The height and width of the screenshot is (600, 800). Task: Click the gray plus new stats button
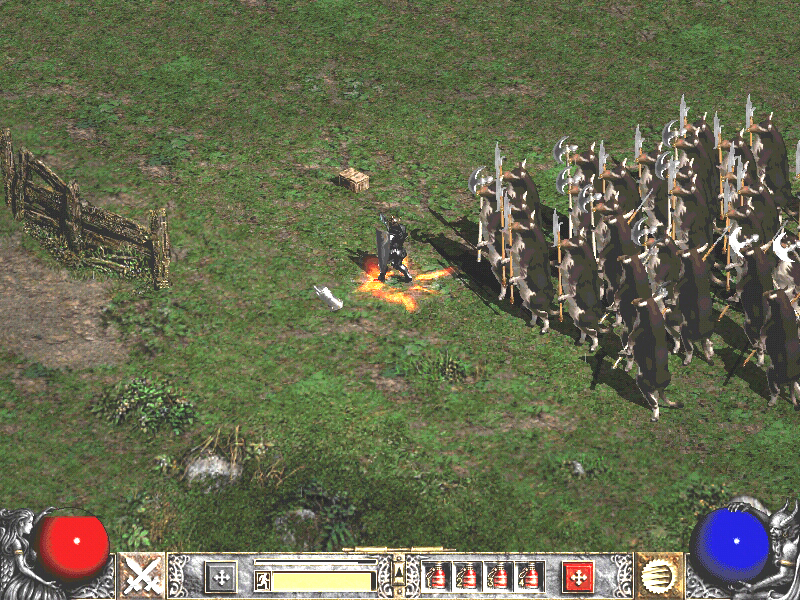coord(220,576)
